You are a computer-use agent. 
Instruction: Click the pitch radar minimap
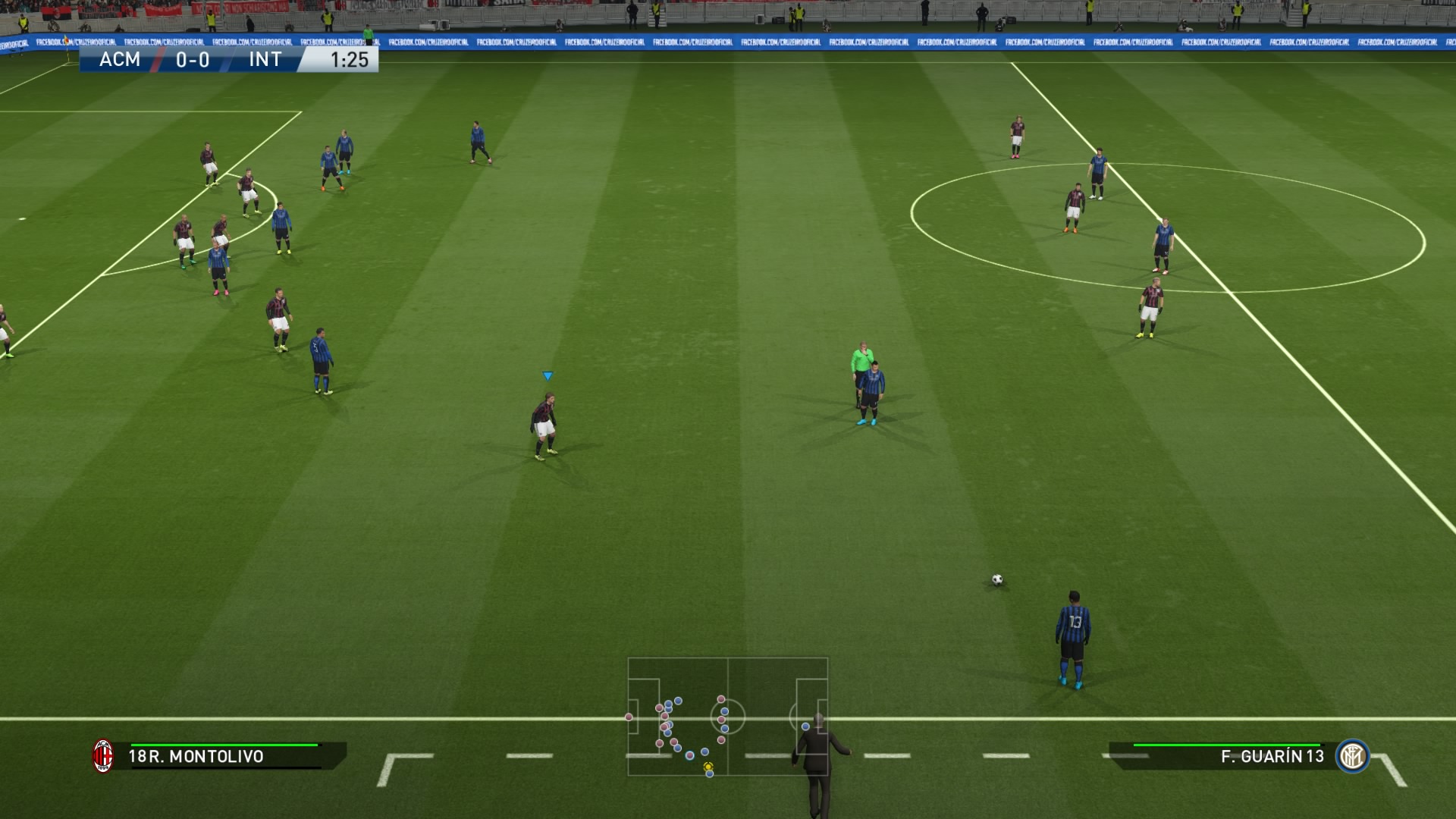click(x=727, y=717)
